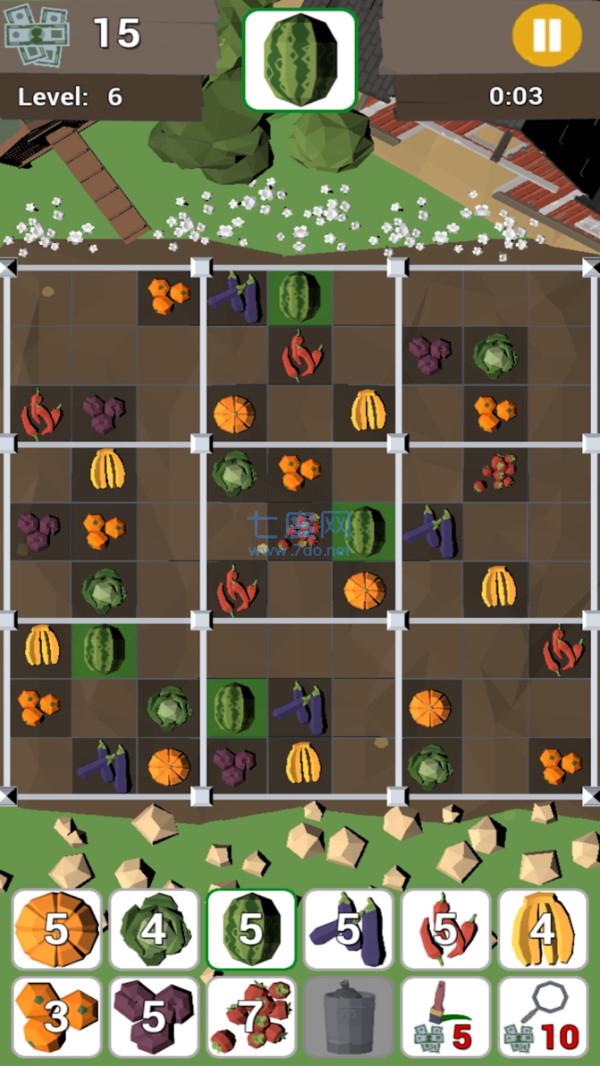Choose the red chili pepper palette button

pyautogui.click(x=445, y=930)
